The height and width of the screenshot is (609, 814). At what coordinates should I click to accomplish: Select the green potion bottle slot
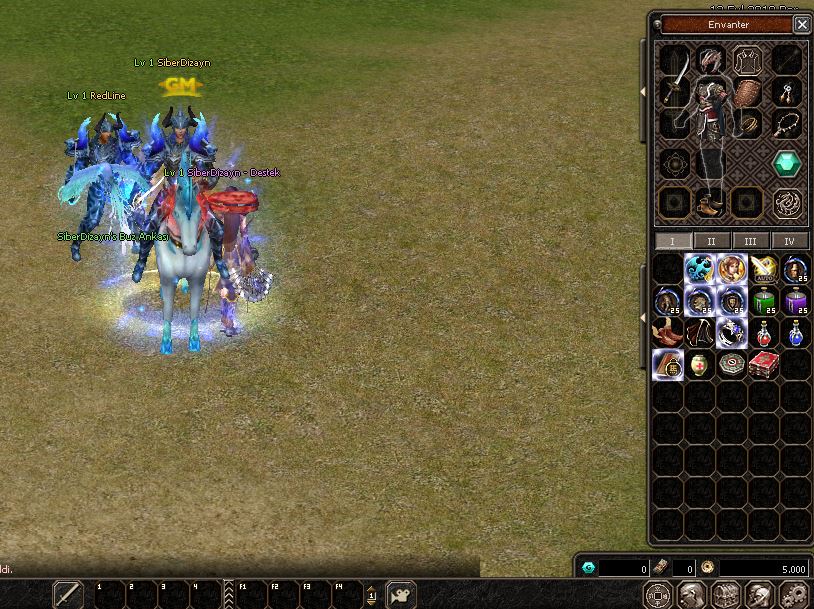tap(765, 300)
